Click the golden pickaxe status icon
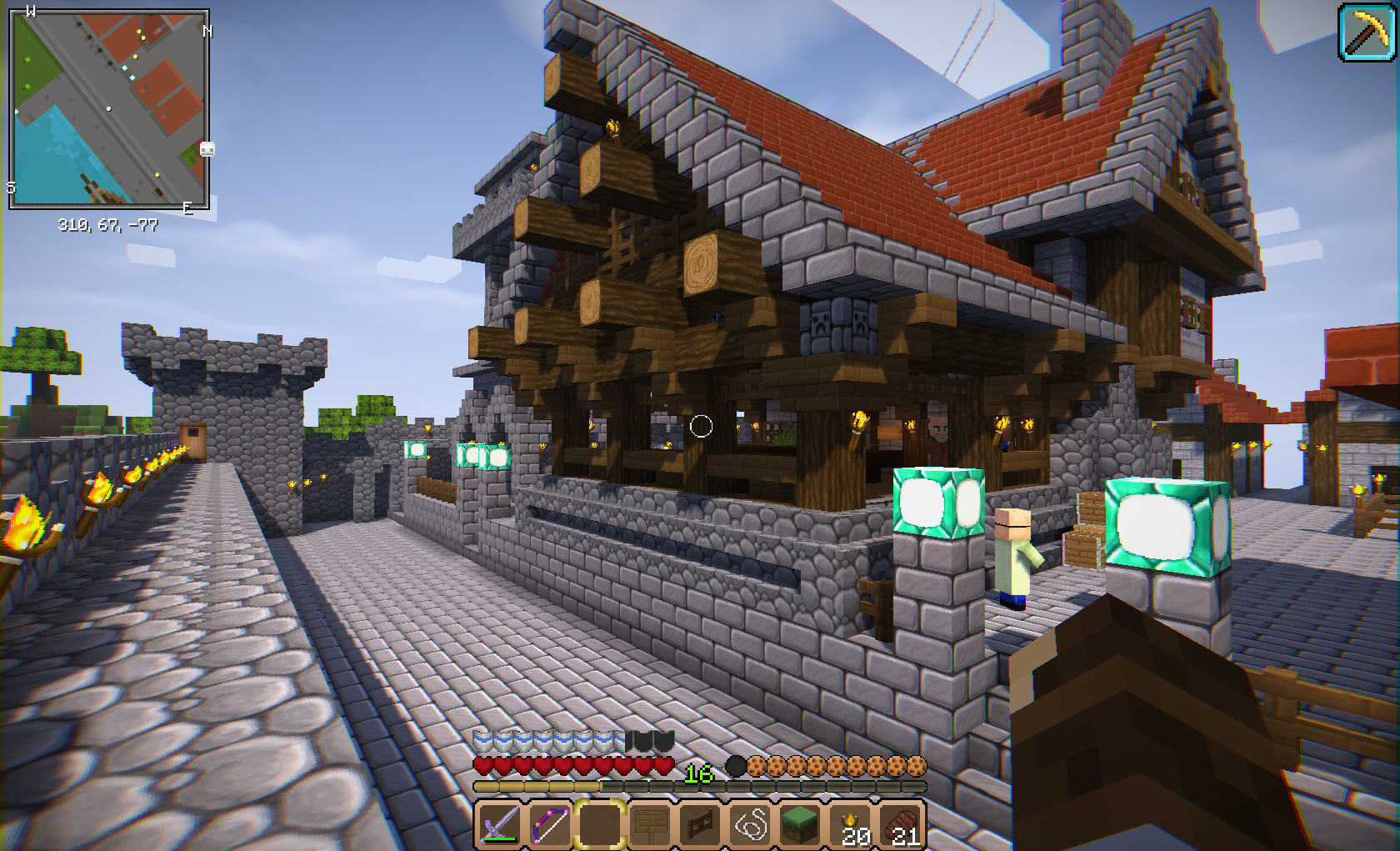Screen dimensions: 1400x851 [x=1367, y=33]
